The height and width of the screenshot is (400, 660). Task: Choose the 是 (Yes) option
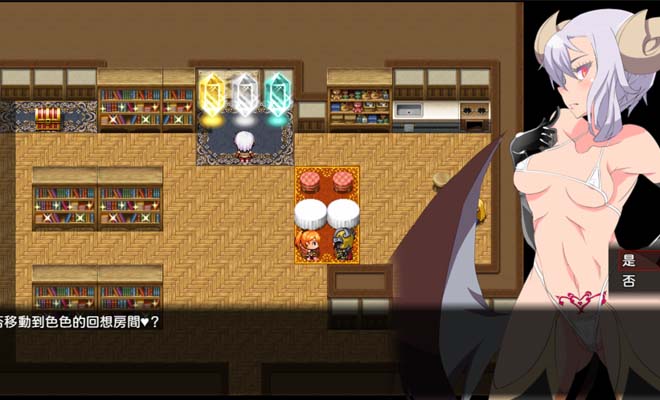(631, 261)
